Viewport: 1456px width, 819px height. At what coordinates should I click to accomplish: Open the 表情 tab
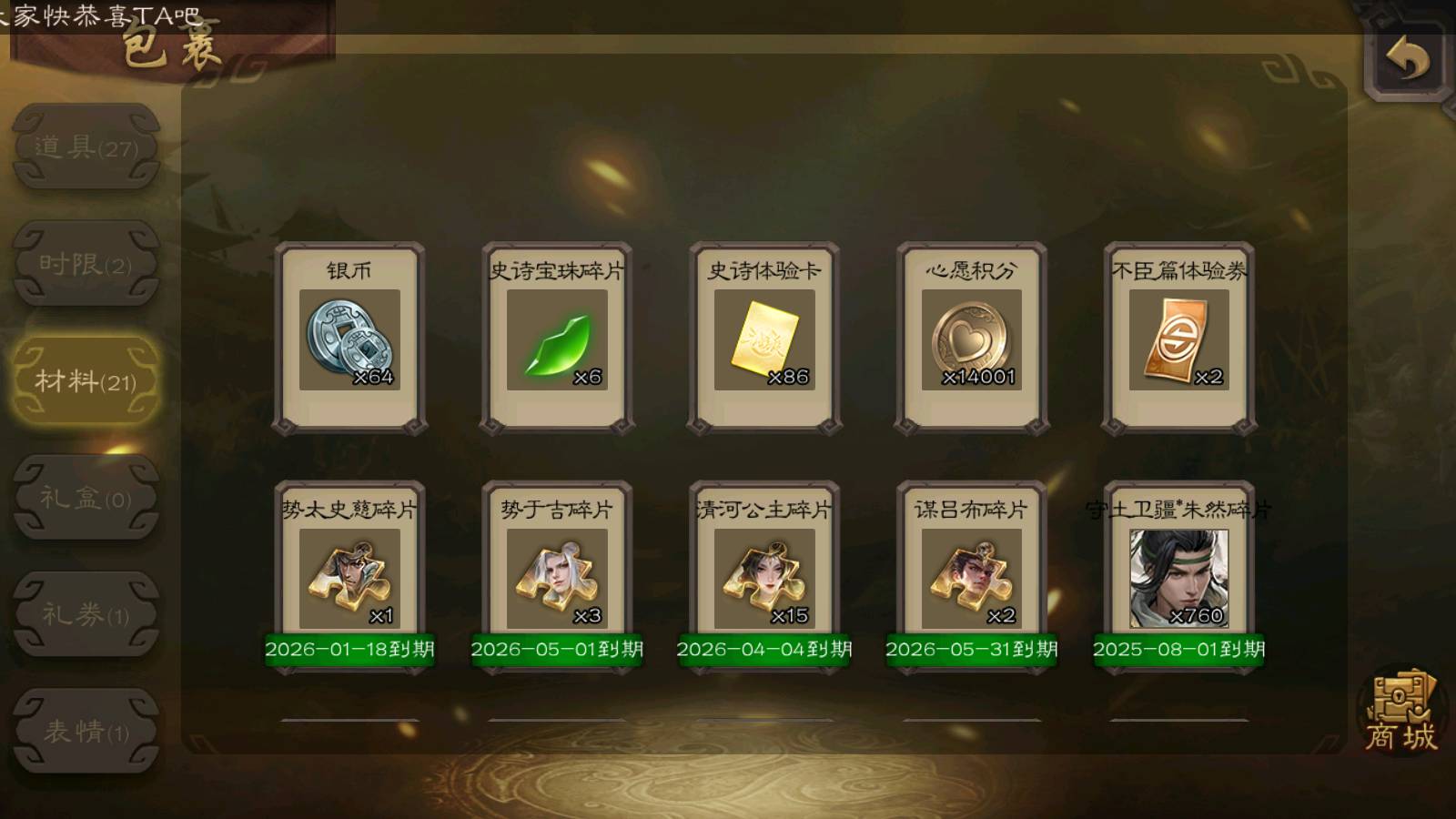(86, 731)
